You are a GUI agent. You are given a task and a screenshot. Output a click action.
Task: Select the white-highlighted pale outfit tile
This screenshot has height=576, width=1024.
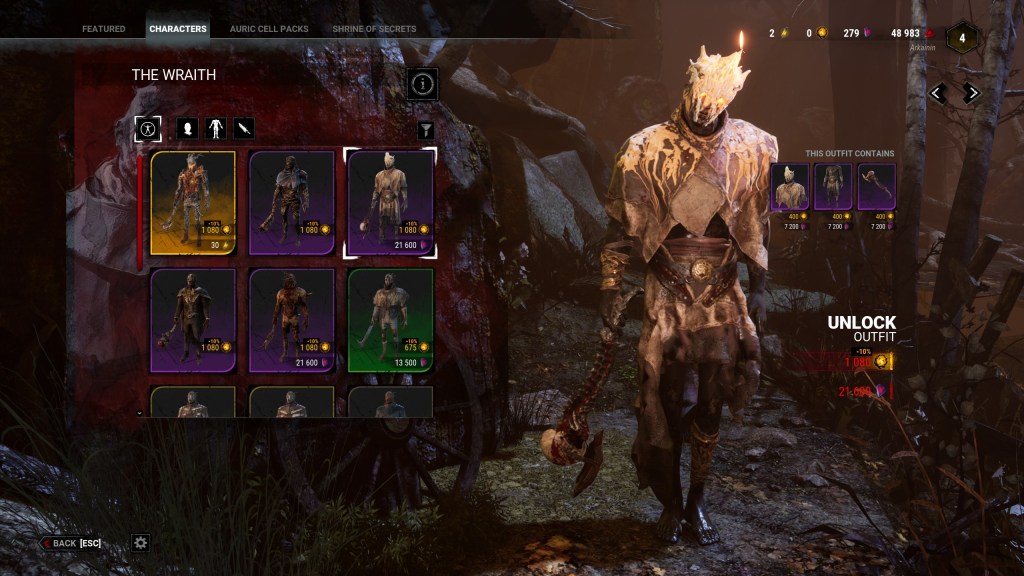coord(390,202)
